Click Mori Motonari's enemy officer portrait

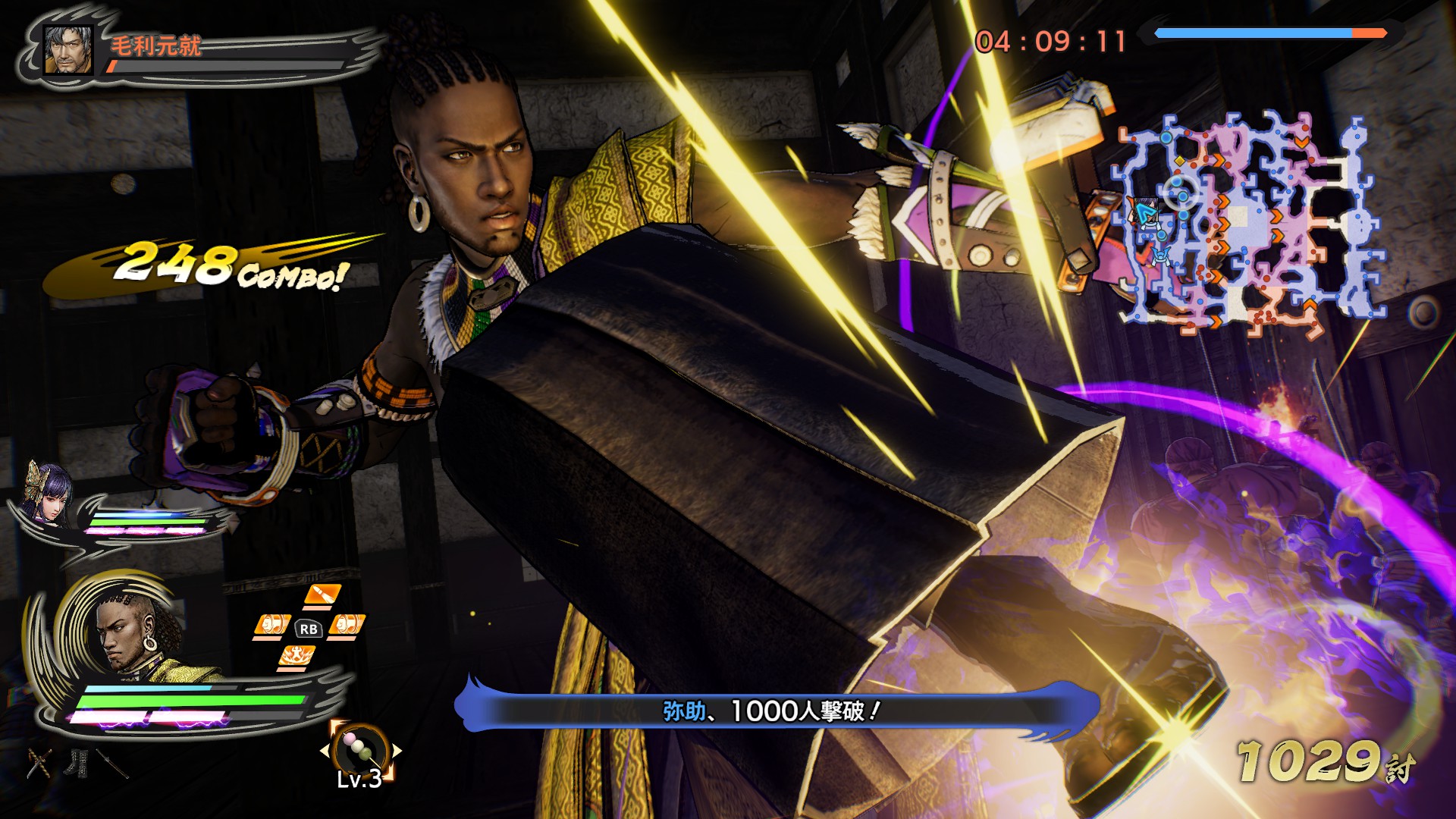pos(68,50)
